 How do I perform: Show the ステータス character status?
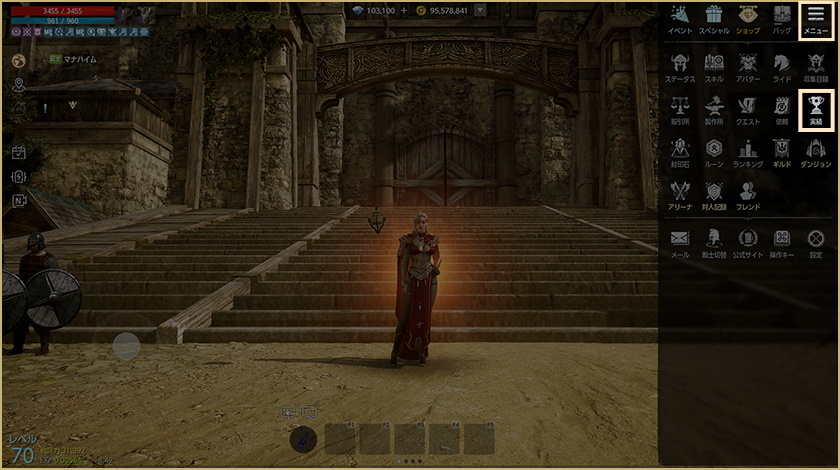680,66
